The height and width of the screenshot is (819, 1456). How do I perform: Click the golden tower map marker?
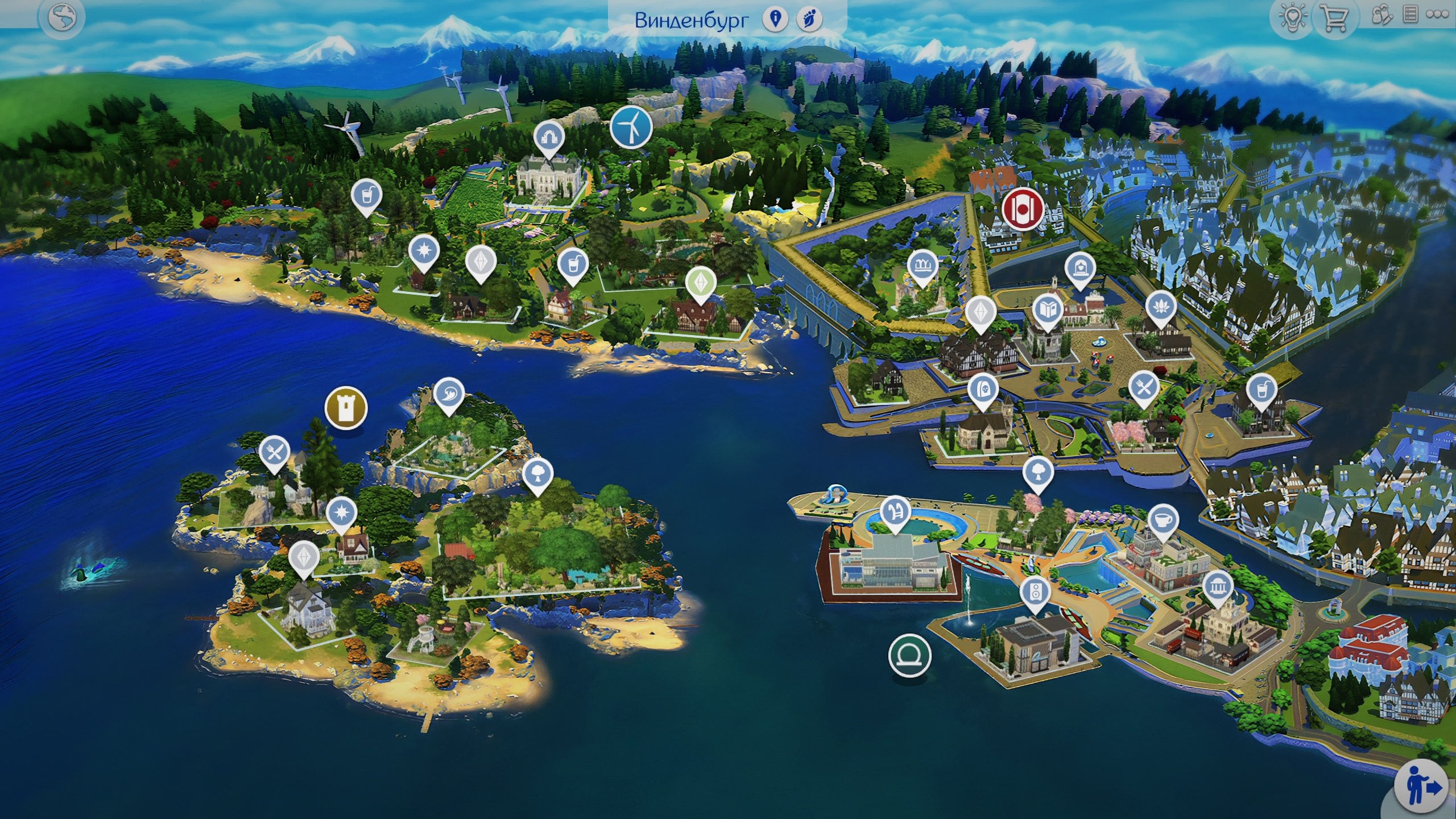(x=346, y=408)
